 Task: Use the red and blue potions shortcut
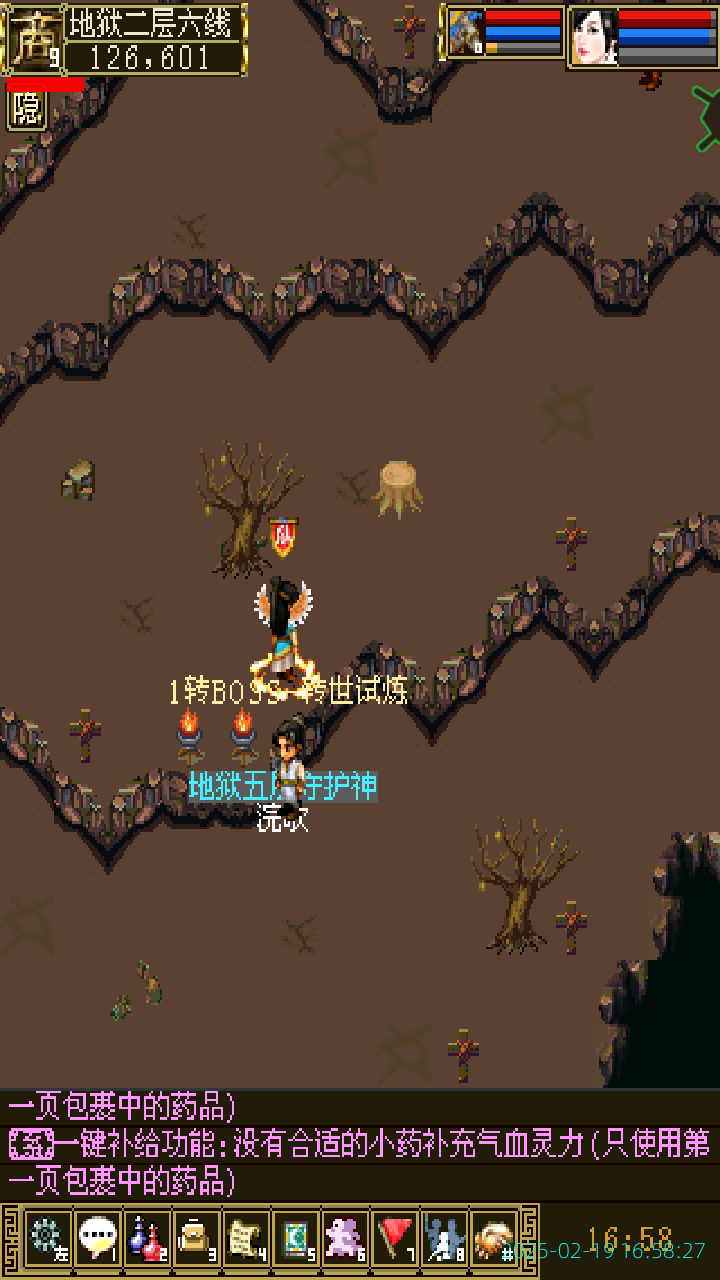coord(147,1238)
